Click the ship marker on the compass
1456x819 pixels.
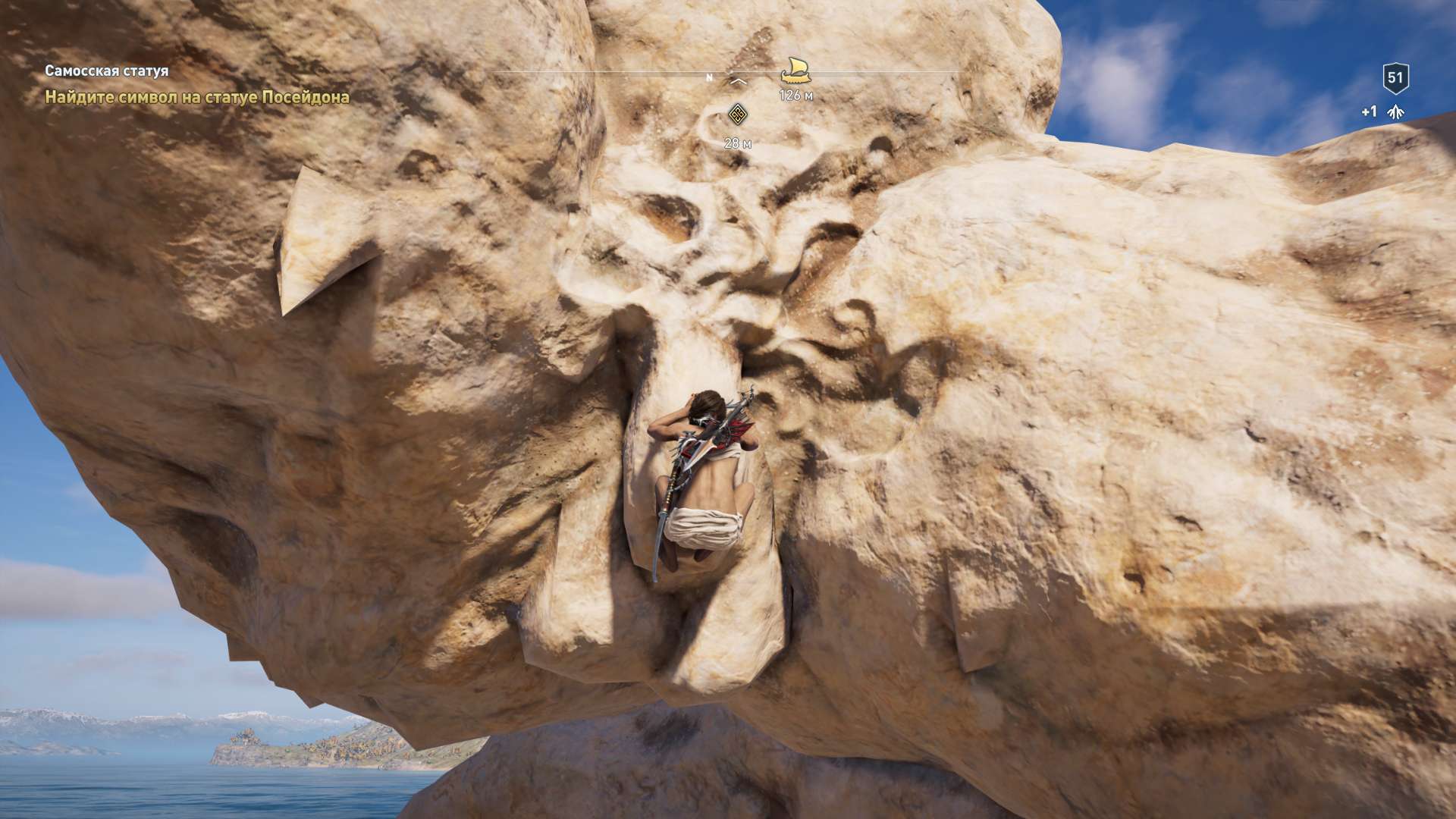click(x=795, y=71)
